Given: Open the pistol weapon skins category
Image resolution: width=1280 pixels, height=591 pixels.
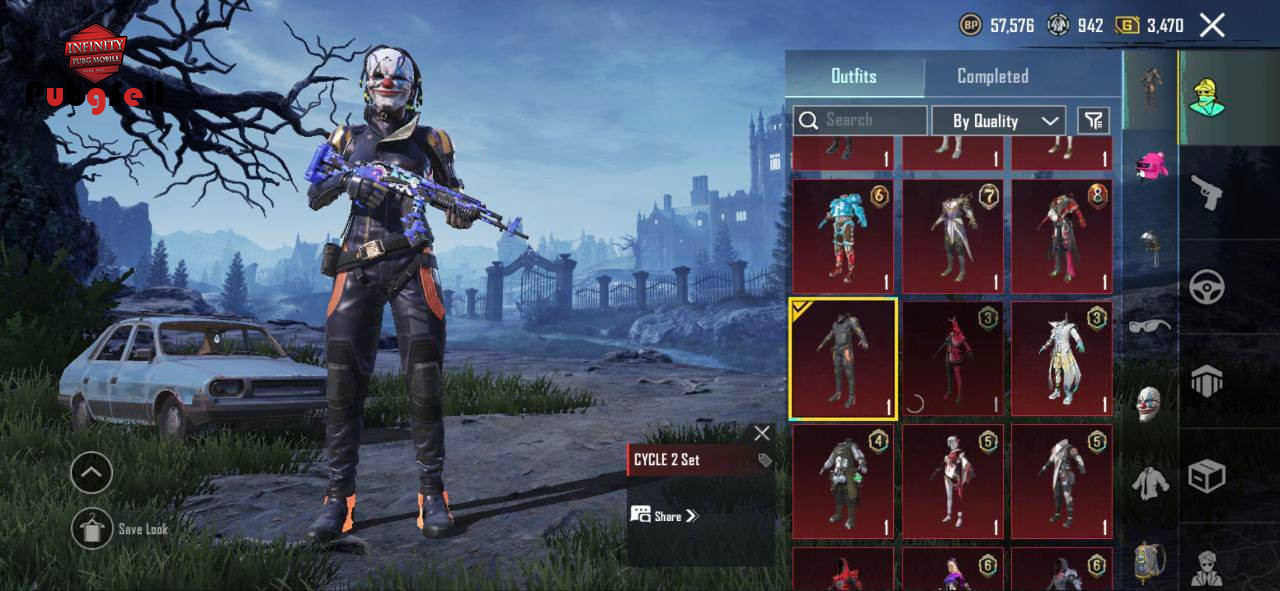Looking at the screenshot, I should tap(1207, 193).
